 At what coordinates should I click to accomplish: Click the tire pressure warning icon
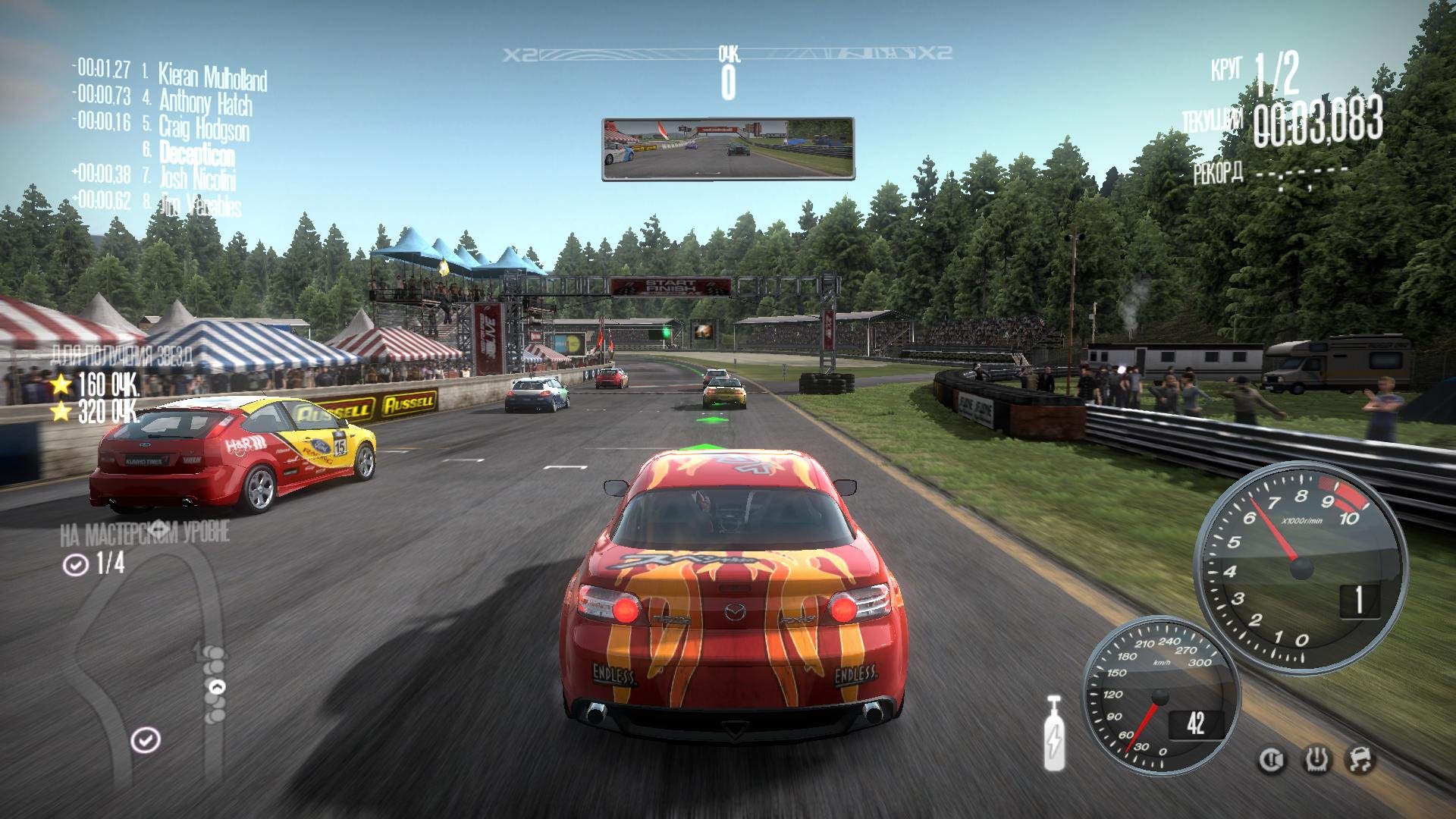1316,760
